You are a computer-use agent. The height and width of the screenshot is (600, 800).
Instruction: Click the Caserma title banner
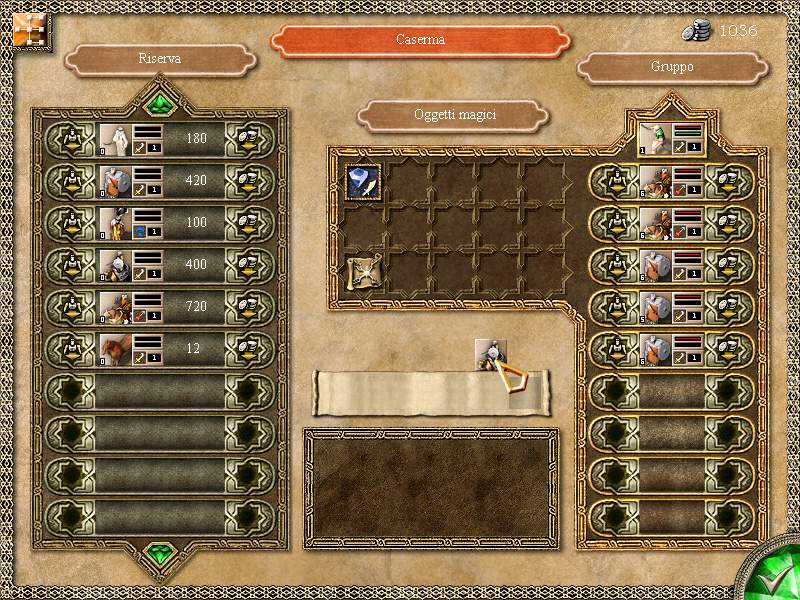click(420, 41)
